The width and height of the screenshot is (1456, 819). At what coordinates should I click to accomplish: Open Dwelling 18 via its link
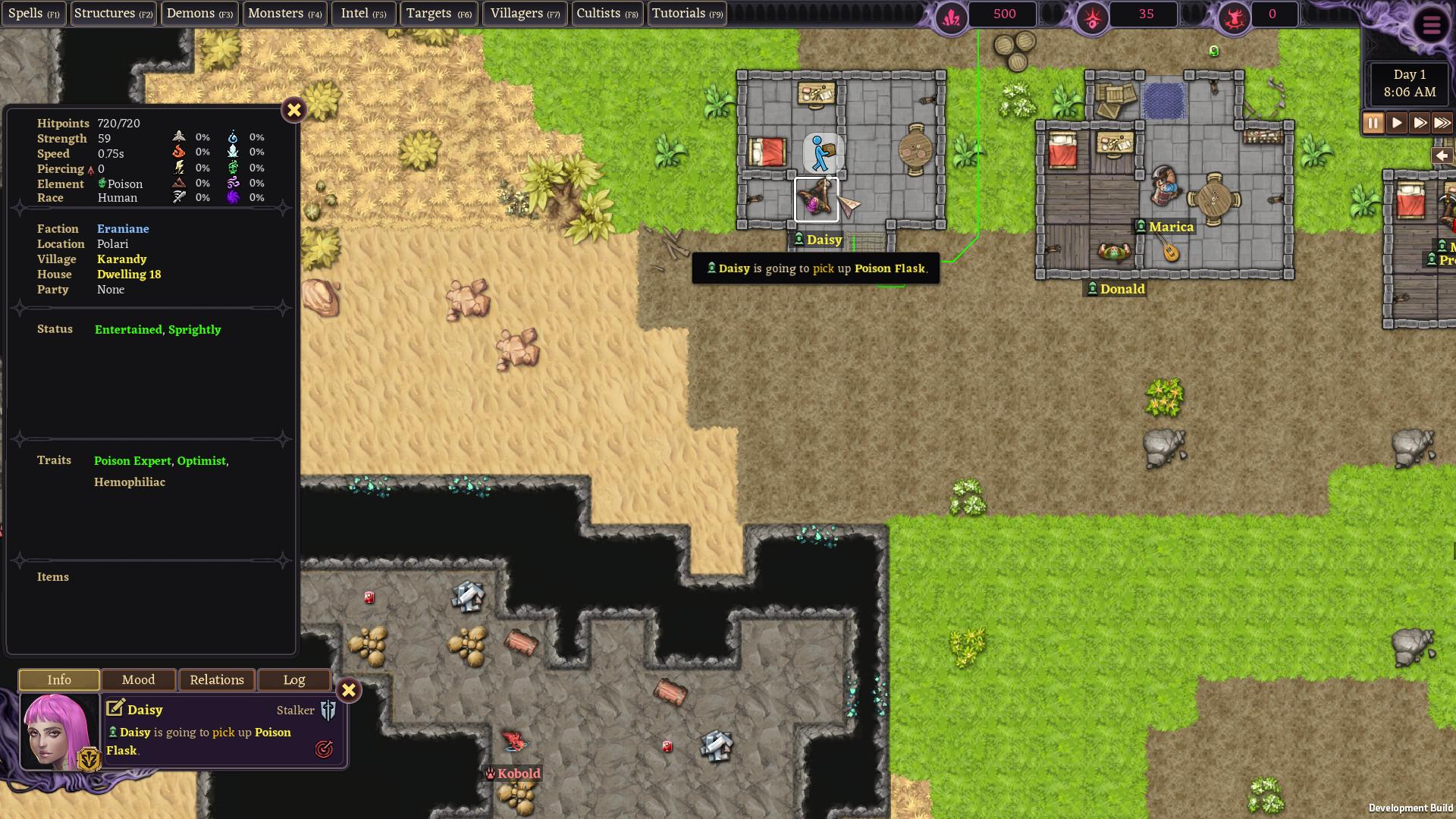tap(129, 274)
